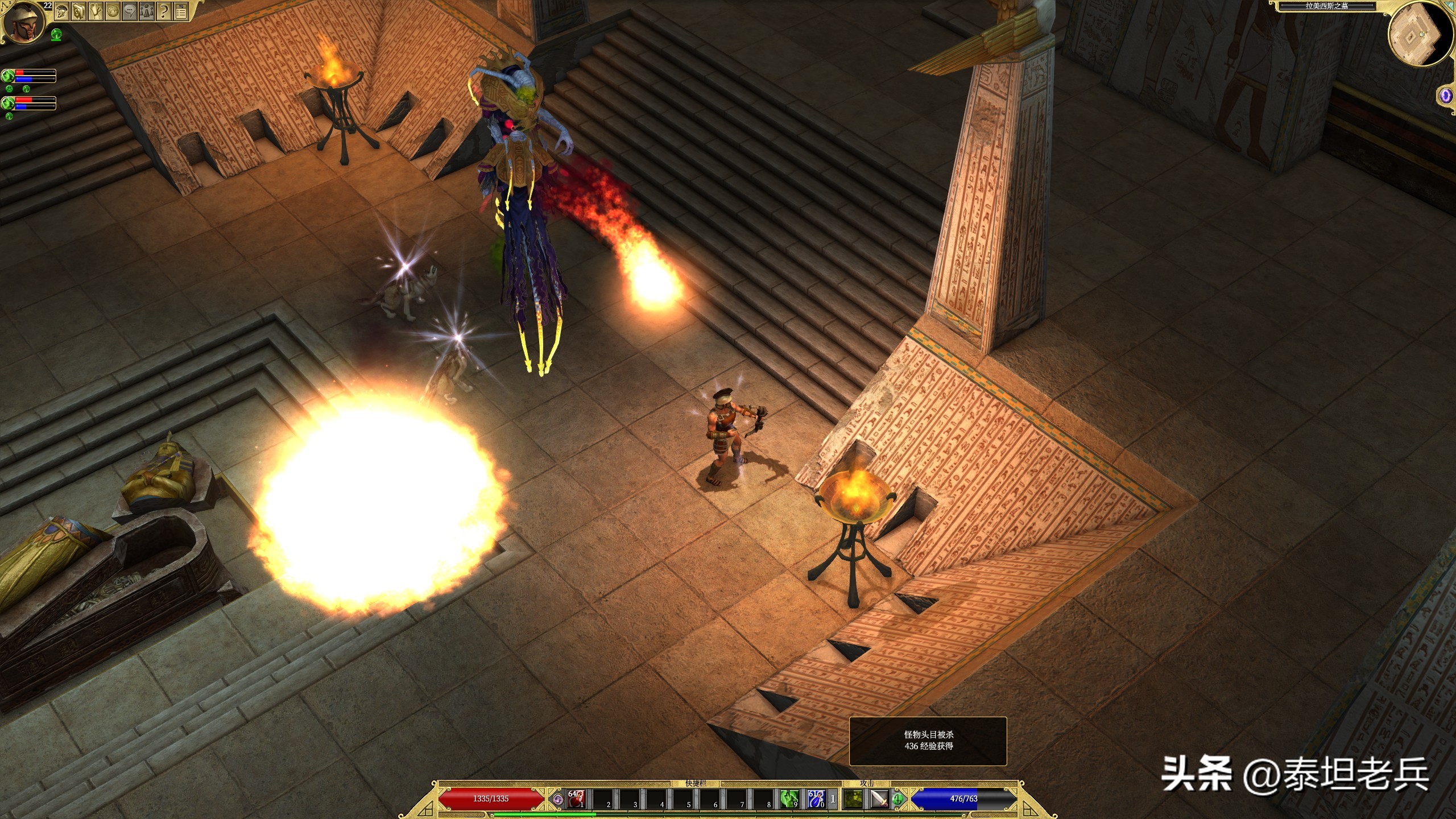
Task: Select the yellow-green left attack skill slot
Action: coord(853,799)
